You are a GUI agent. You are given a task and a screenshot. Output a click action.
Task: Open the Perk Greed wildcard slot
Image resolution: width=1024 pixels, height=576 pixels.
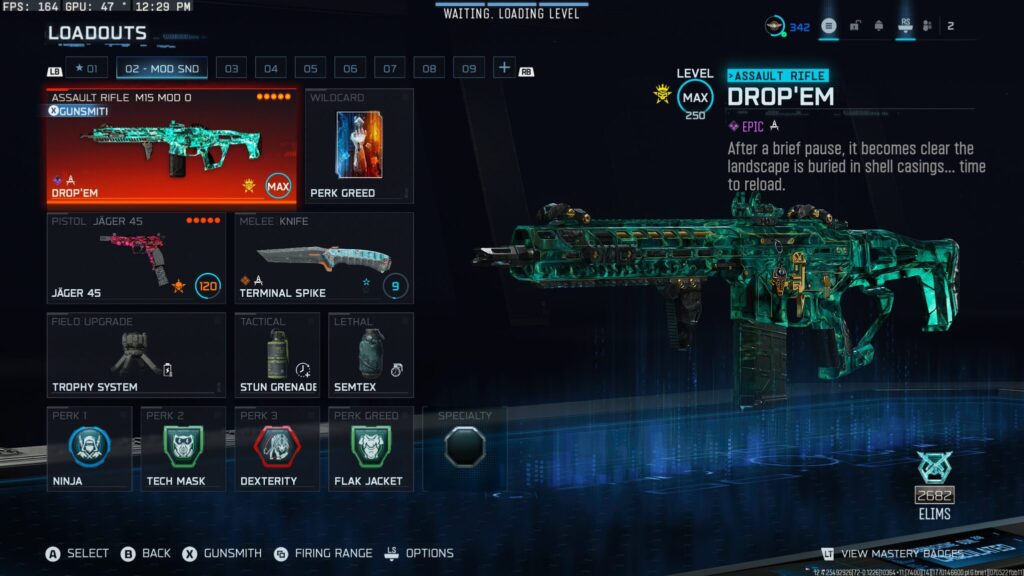(359, 146)
